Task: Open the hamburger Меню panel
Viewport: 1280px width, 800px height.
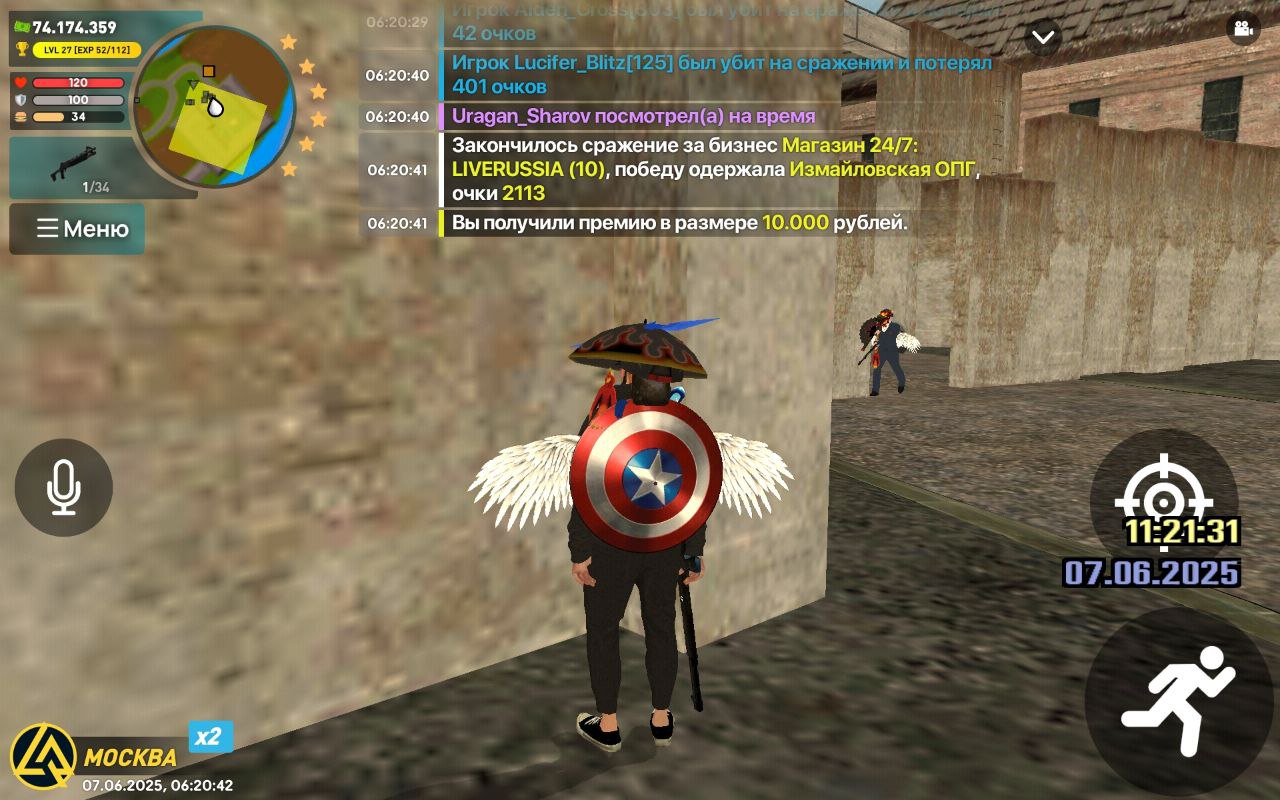Action: coord(77,229)
